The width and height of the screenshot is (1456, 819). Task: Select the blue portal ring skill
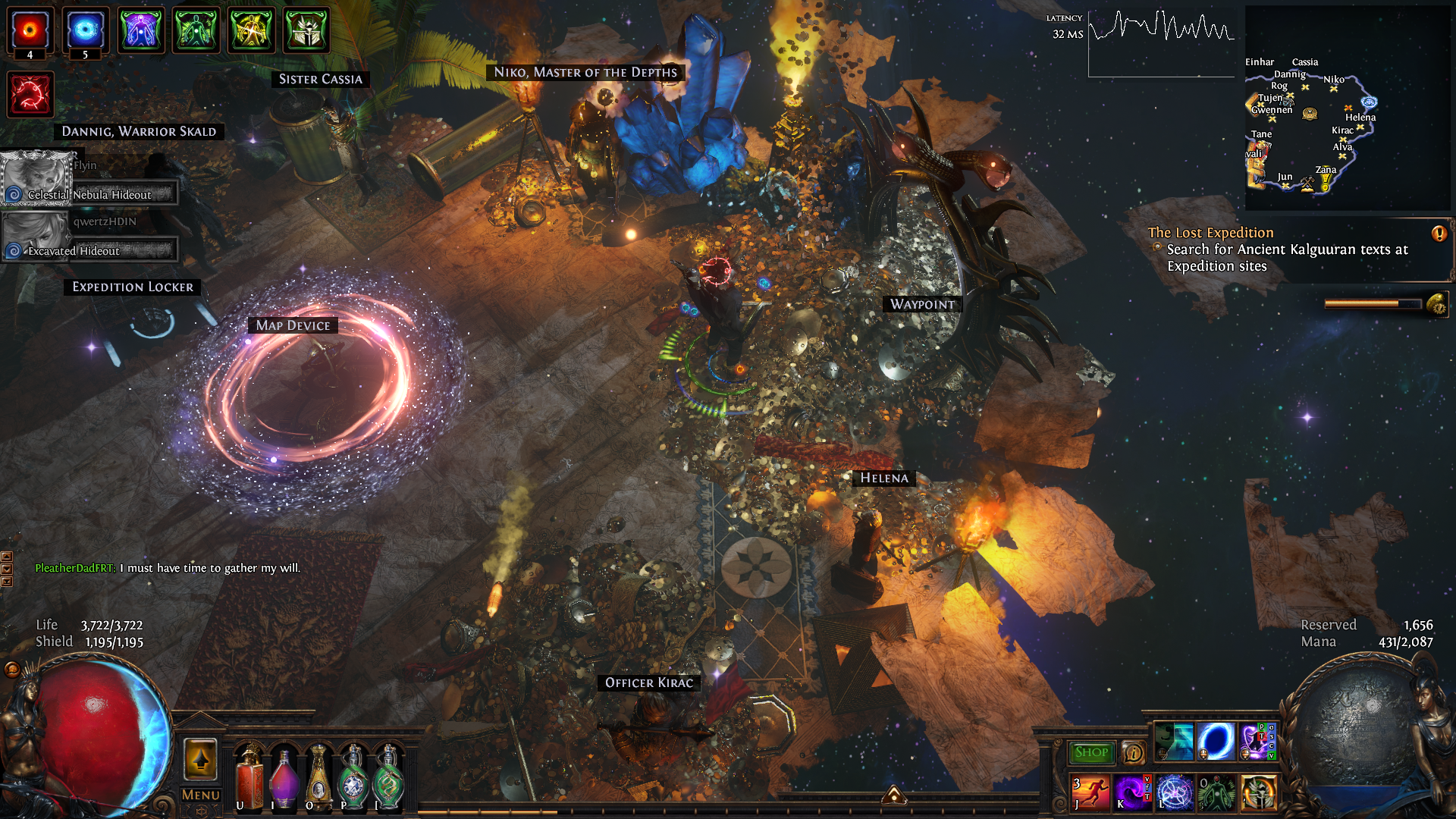1216,741
